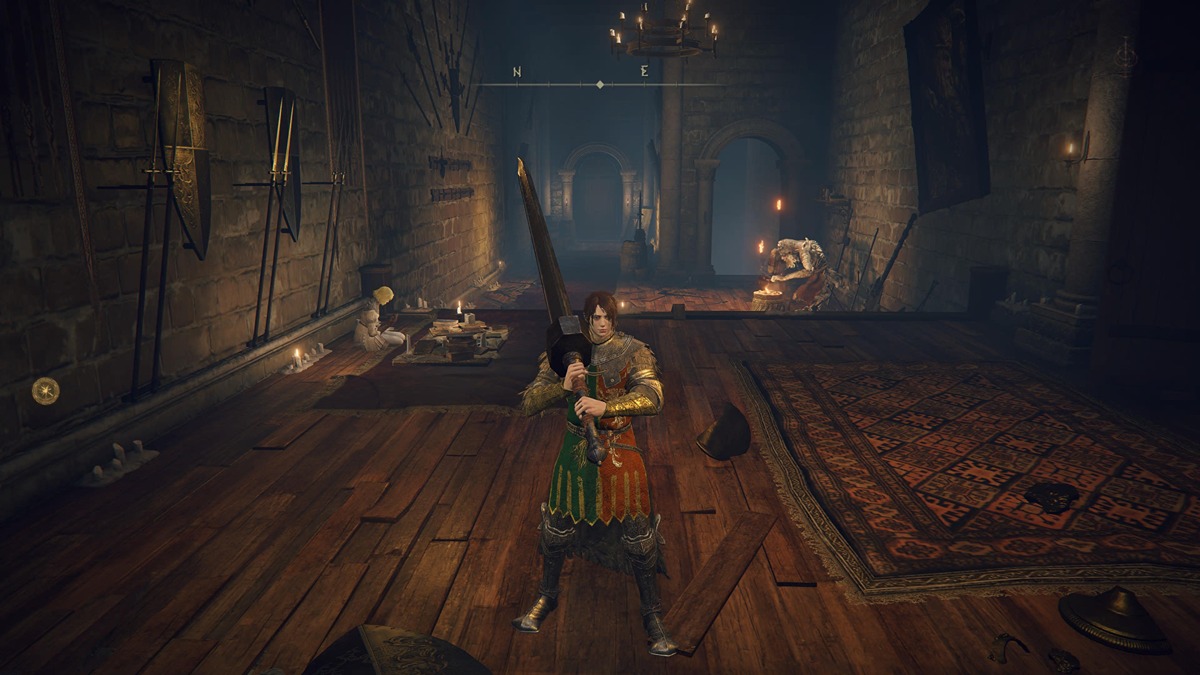Select the golden starburst medallion icon
This screenshot has height=675, width=1200.
pos(45,390)
